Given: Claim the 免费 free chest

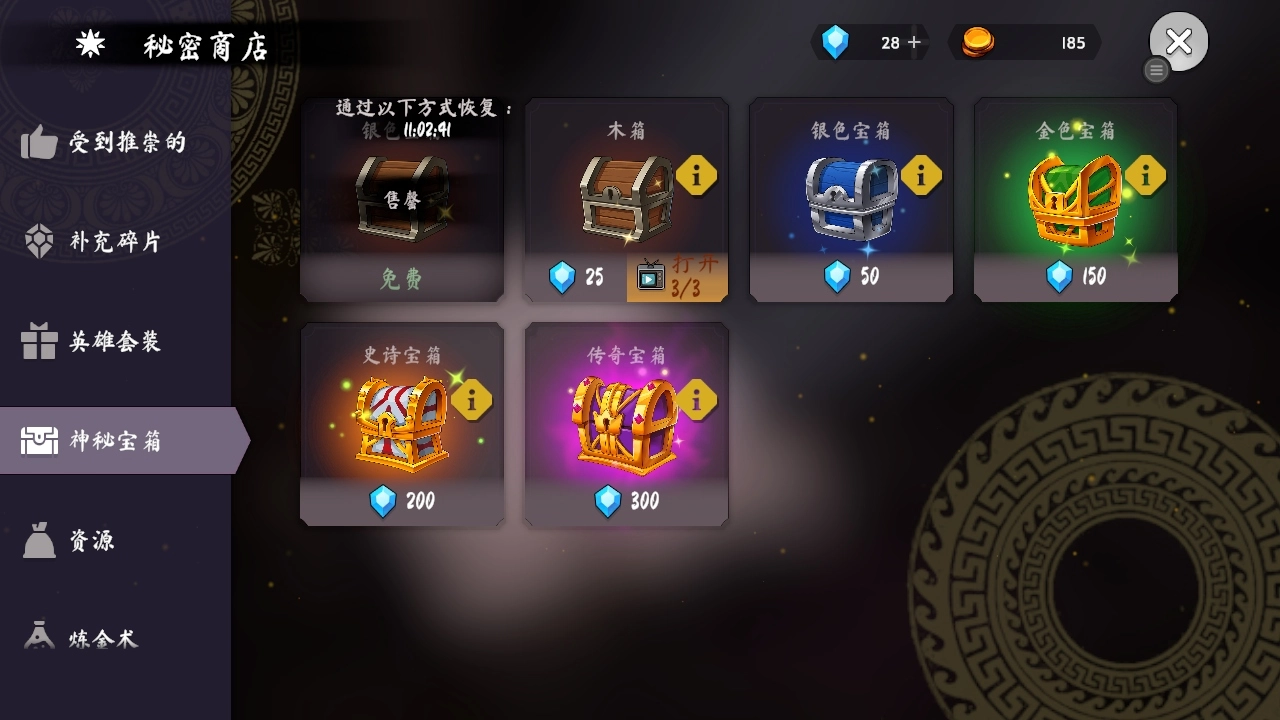Looking at the screenshot, I should 401,281.
